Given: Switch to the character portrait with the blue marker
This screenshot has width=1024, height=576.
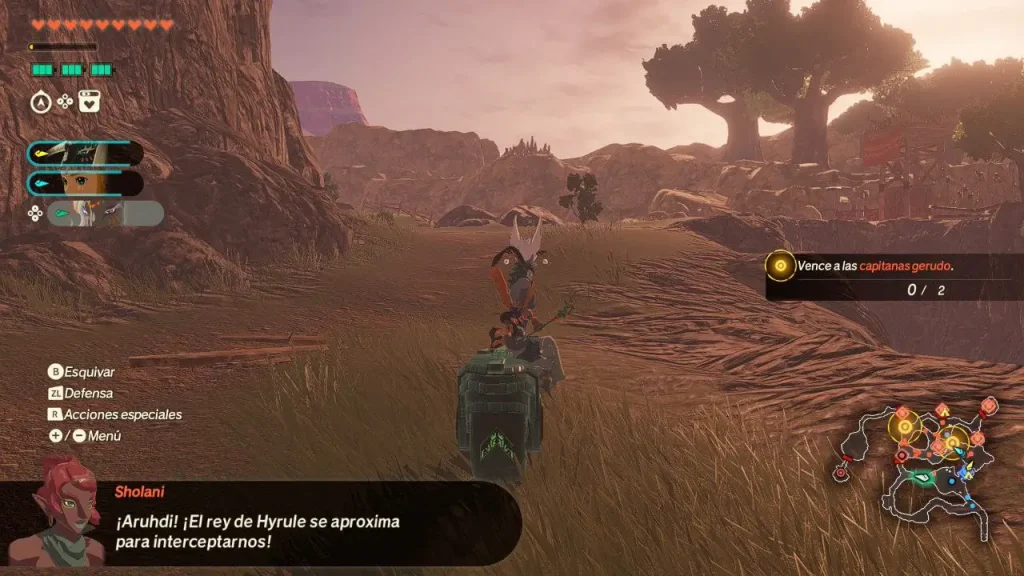Looking at the screenshot, I should pos(85,183).
